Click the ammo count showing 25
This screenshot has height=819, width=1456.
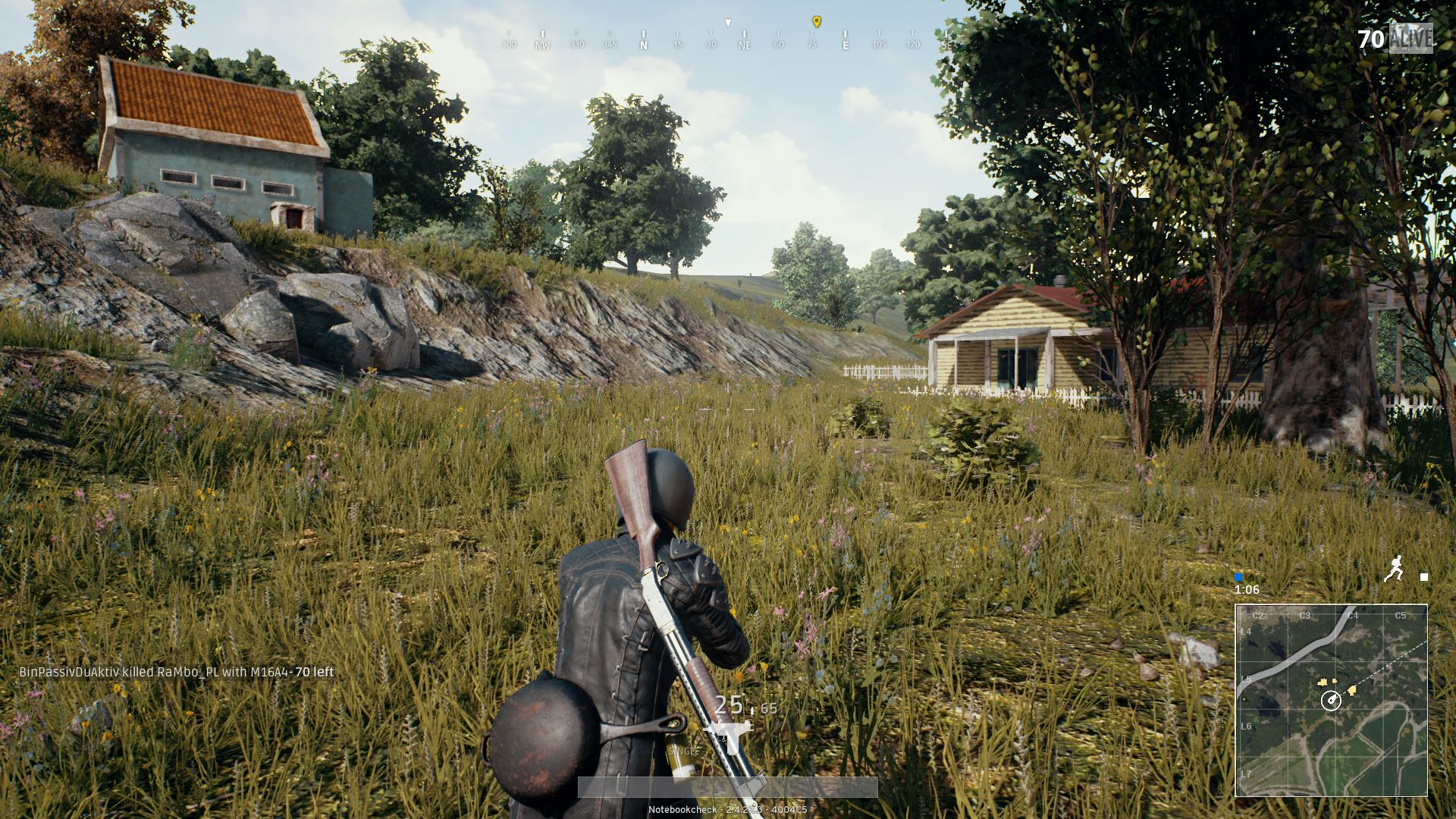[728, 705]
